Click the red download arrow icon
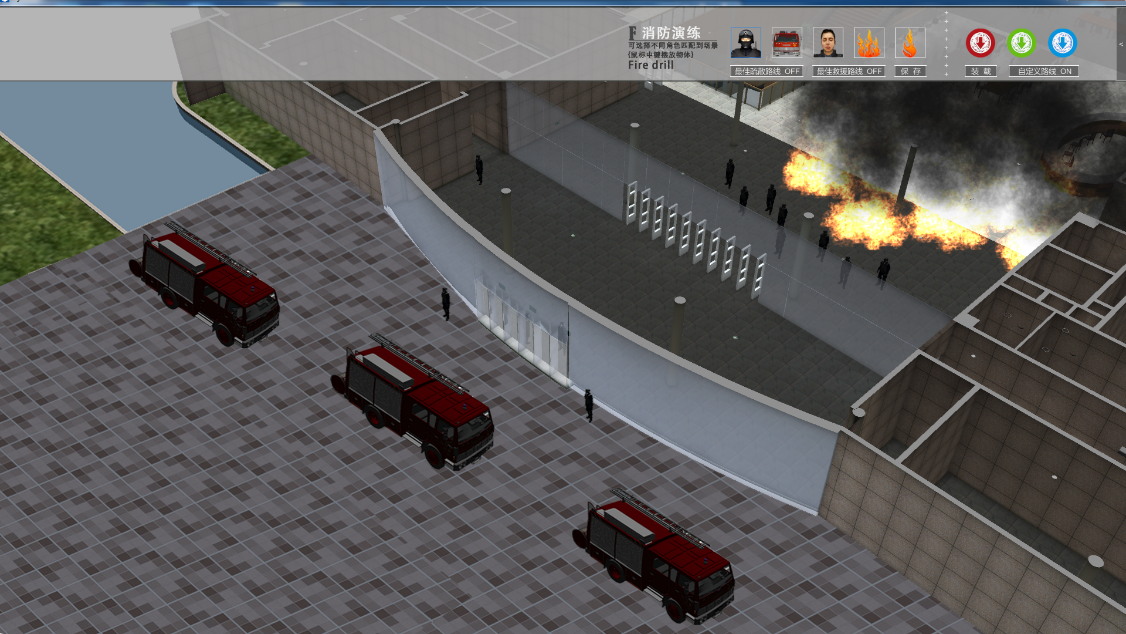This screenshot has width=1126, height=634. 980,43
